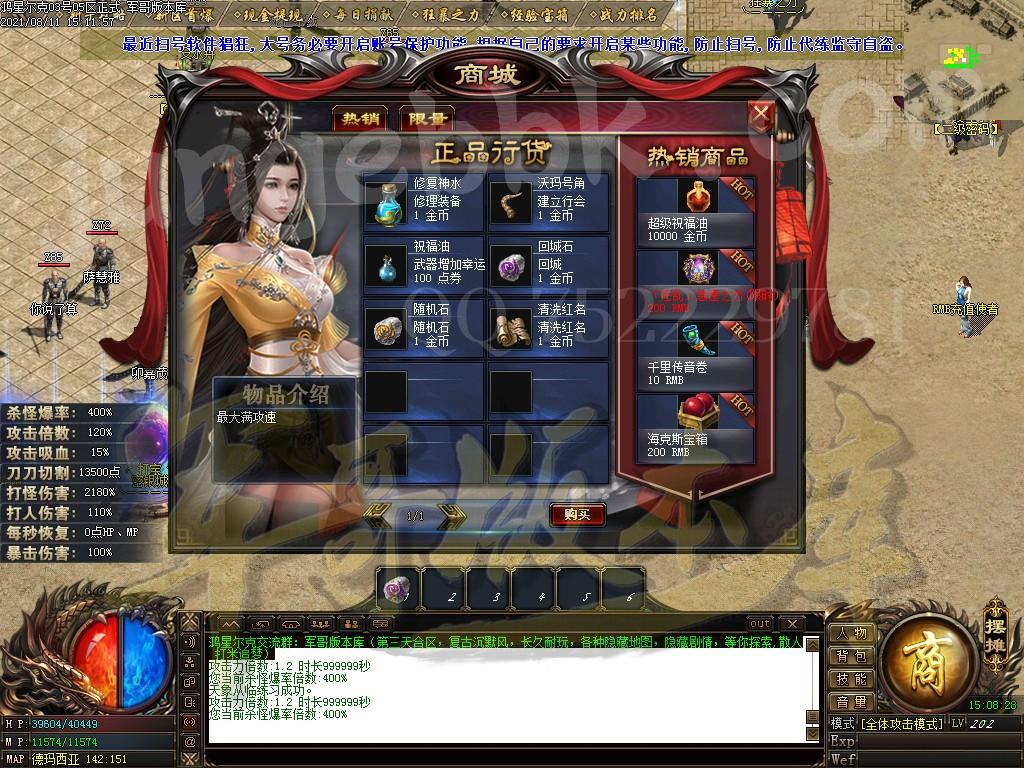The width and height of the screenshot is (1024, 768).
Task: Switch to the 热销 shop tab
Action: 360,119
